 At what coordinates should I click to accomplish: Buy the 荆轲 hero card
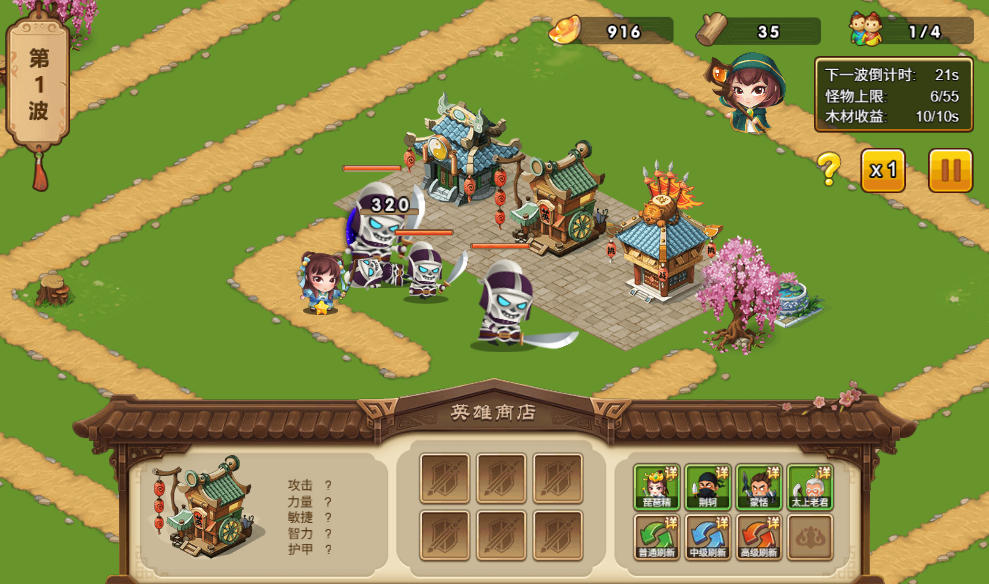point(707,487)
